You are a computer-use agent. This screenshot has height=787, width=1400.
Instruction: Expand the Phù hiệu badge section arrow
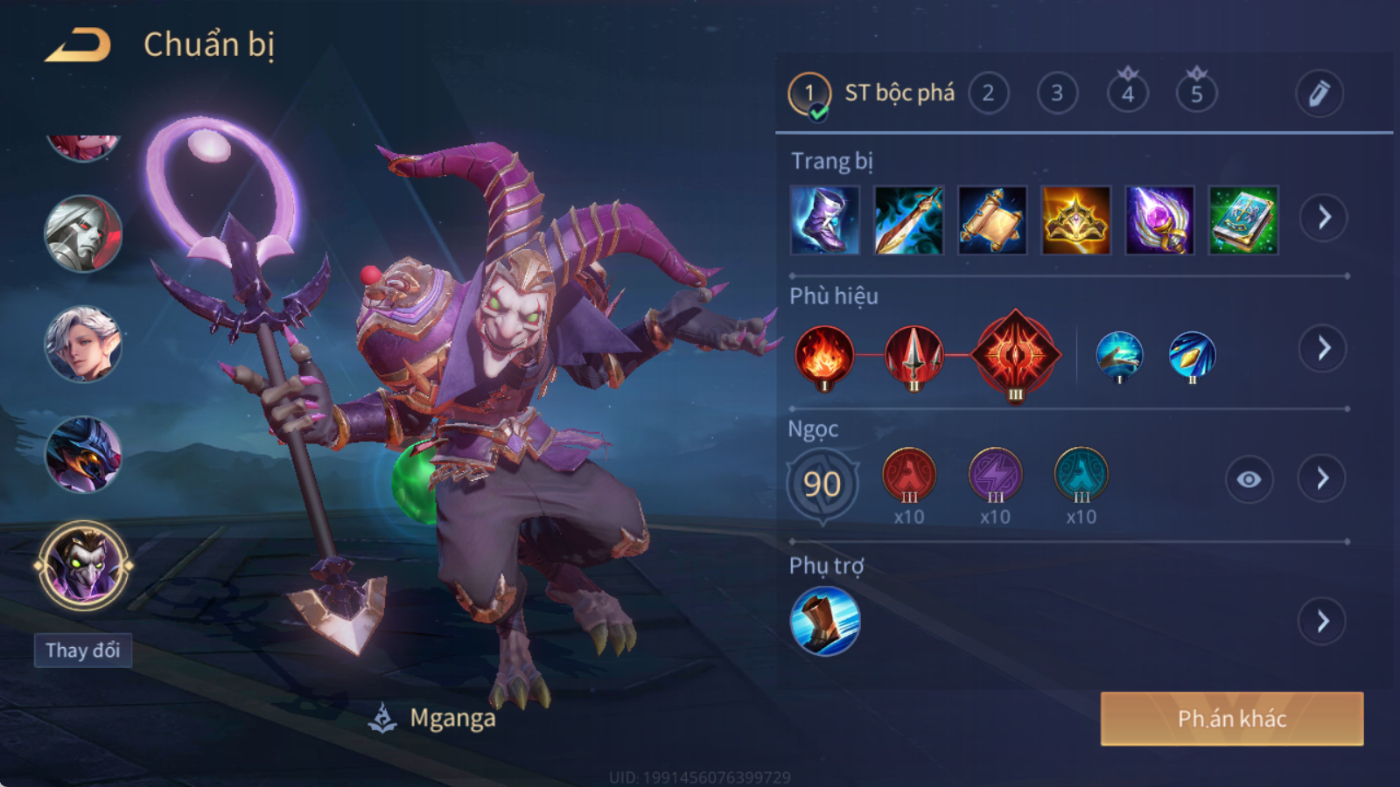tap(1323, 348)
